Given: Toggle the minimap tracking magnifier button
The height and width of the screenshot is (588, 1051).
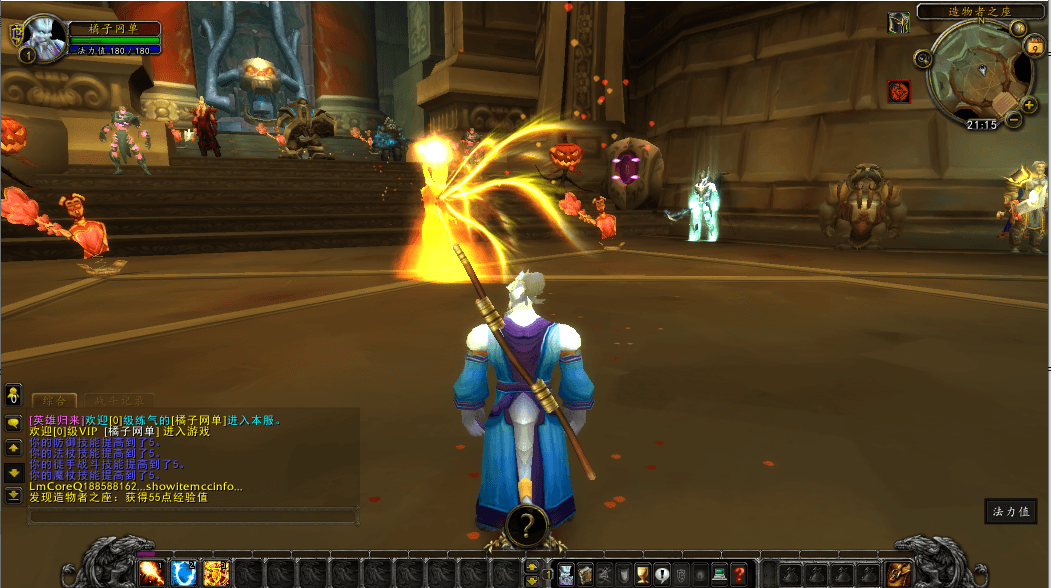Looking at the screenshot, I should click(923, 59).
